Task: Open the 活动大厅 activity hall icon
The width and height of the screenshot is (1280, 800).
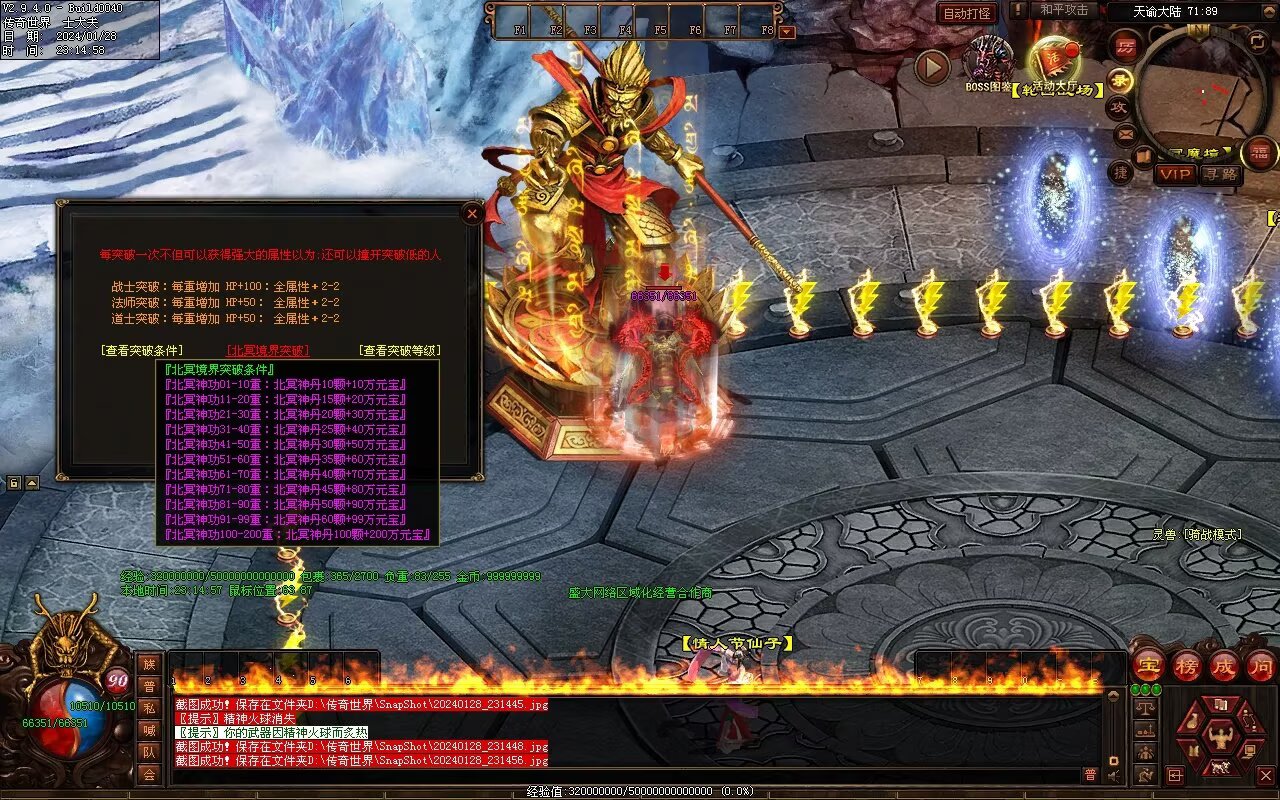Action: [1056, 62]
